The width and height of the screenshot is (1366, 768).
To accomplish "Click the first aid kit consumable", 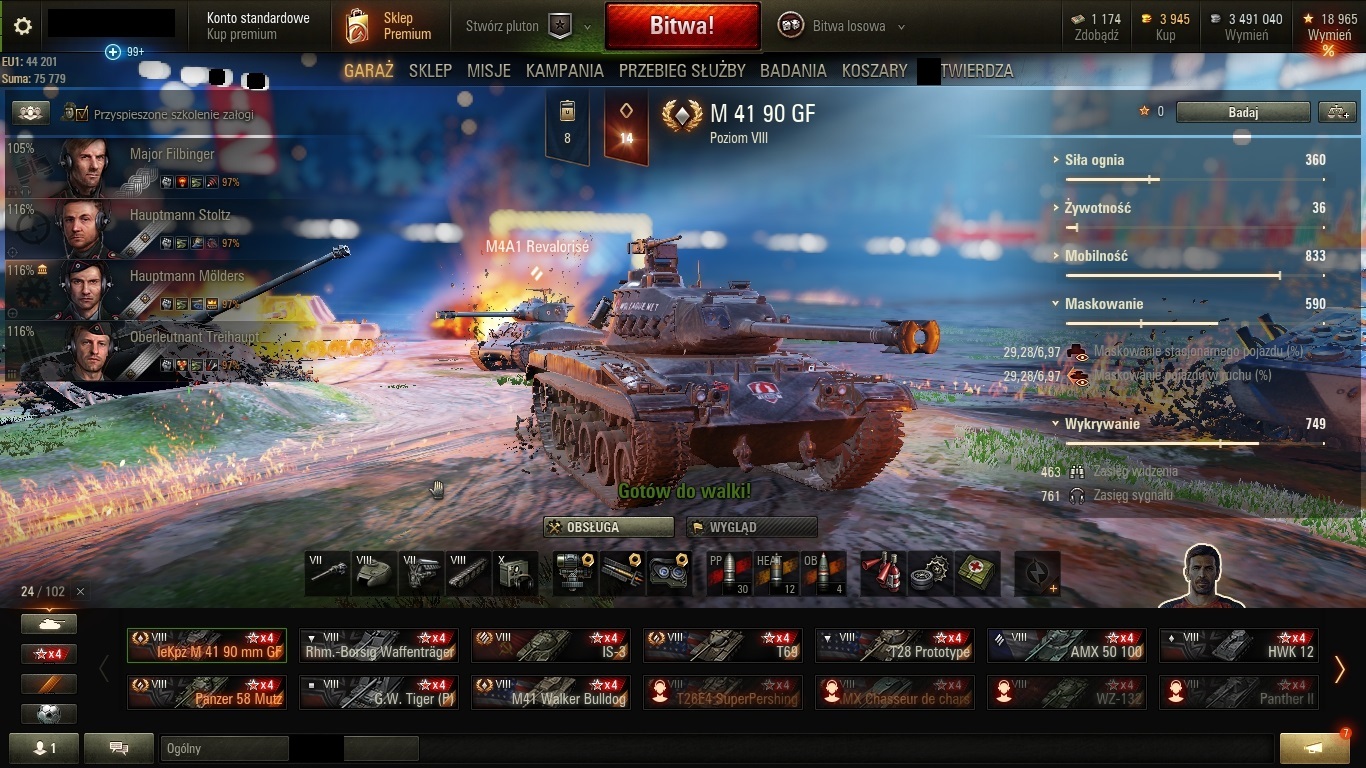I will (x=975, y=572).
